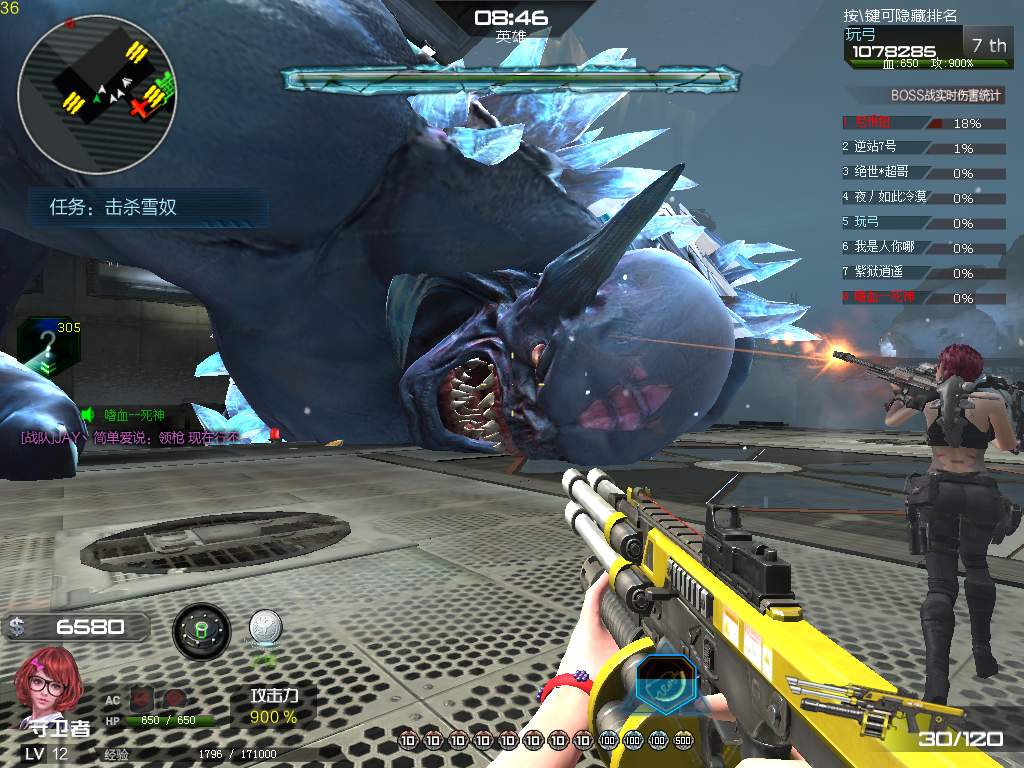Activate the round landmine item icon
Viewport: 1024px width, 768px height.
coord(201,631)
